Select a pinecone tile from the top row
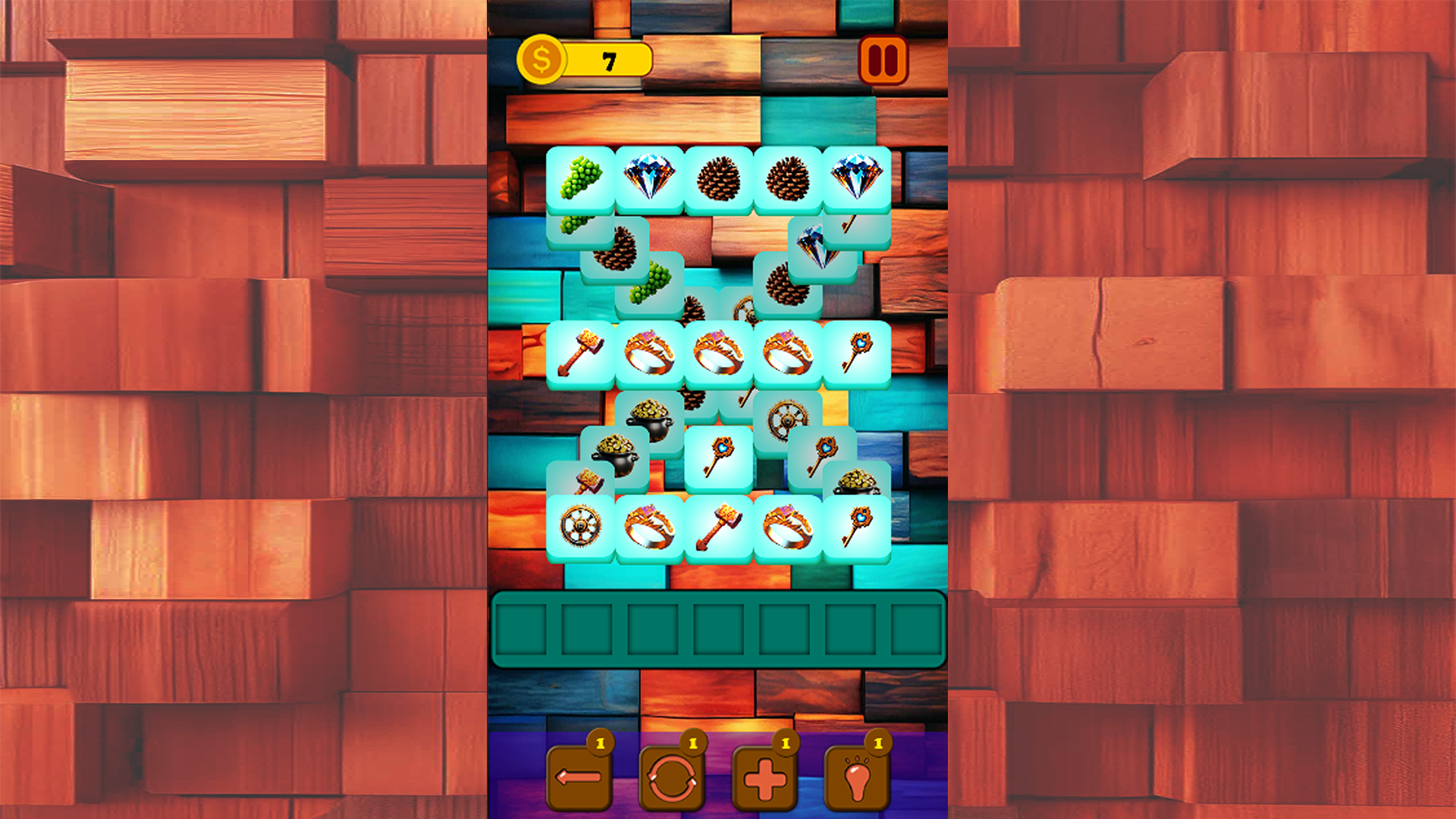The height and width of the screenshot is (819, 1456). (717, 178)
